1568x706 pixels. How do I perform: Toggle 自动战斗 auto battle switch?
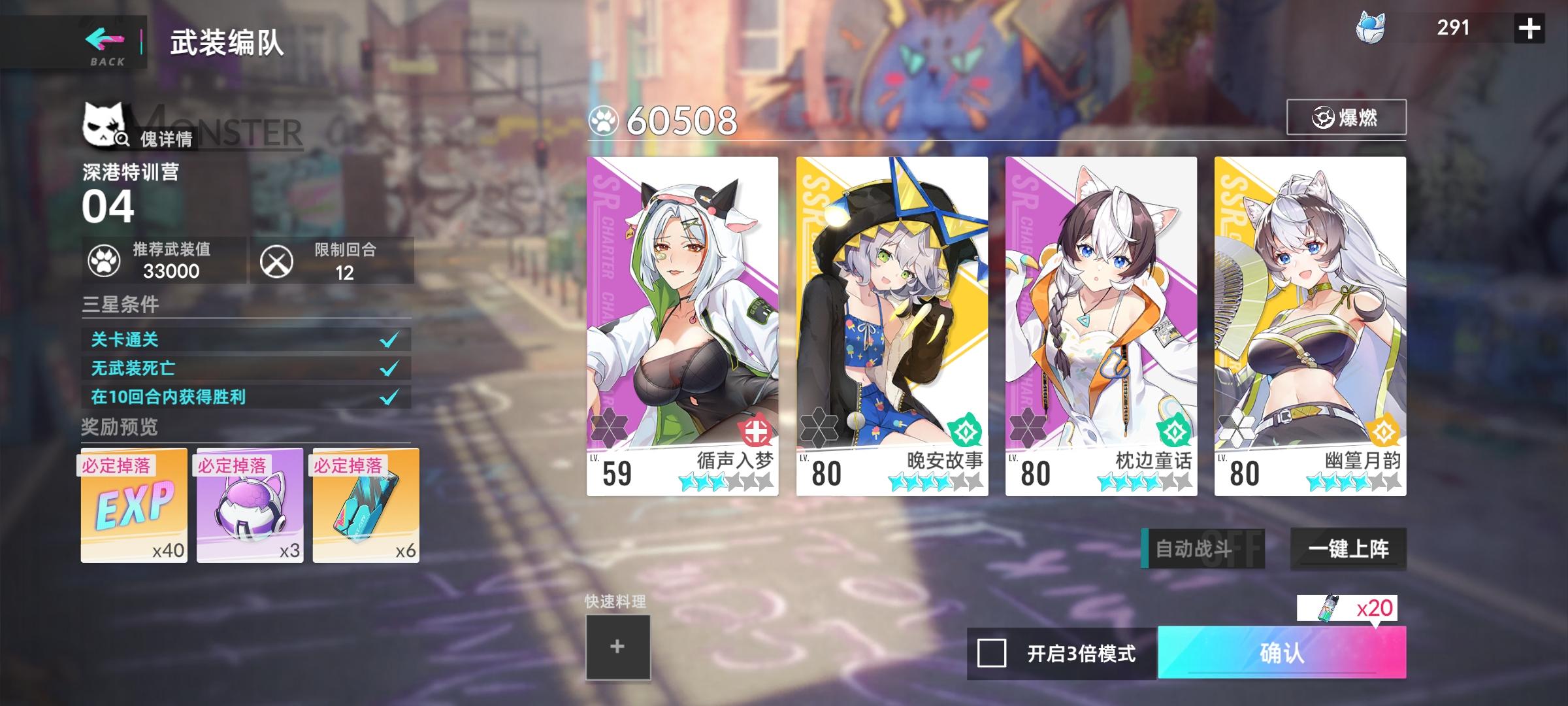click(1202, 550)
